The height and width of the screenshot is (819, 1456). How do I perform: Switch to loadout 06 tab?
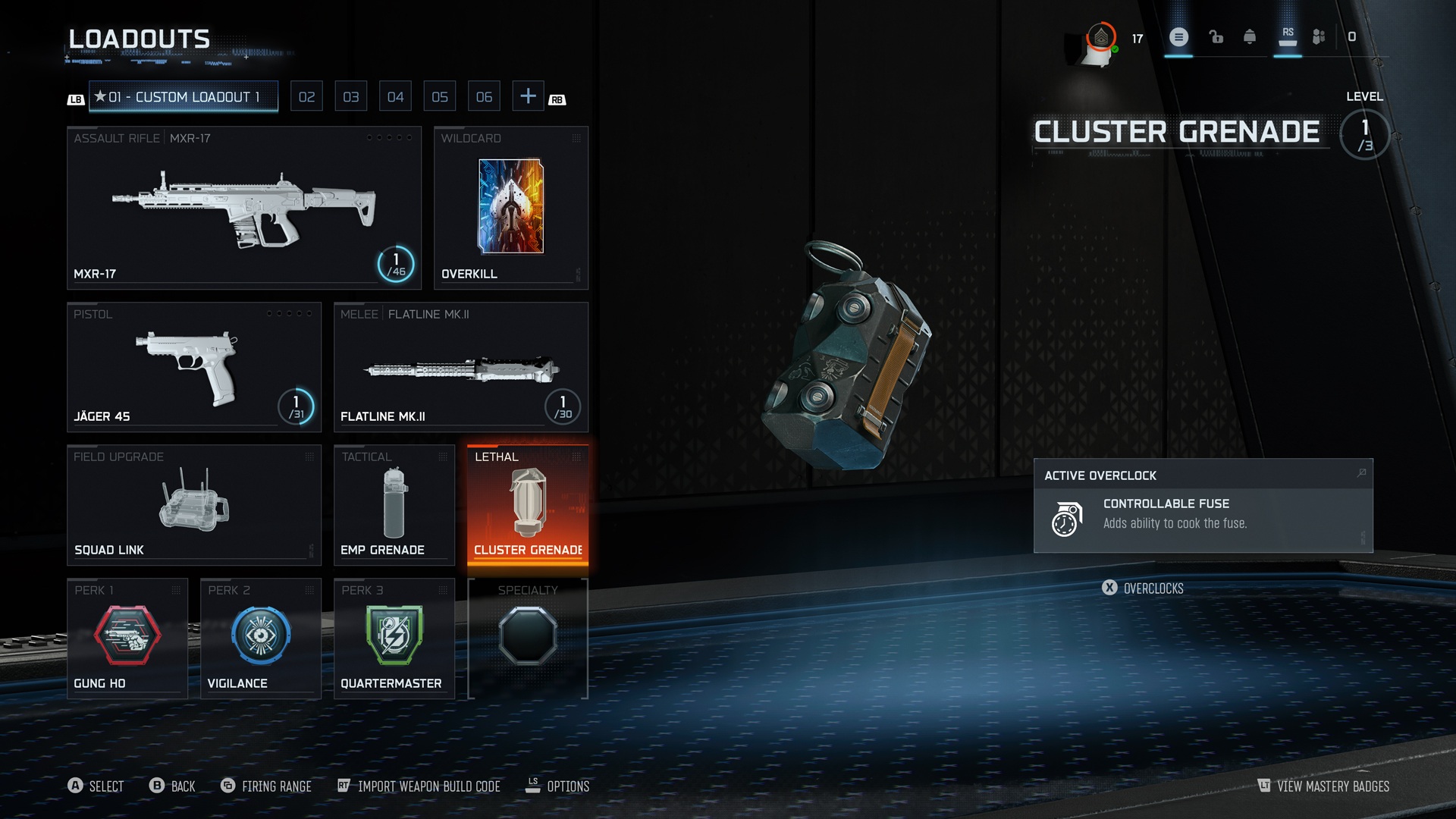click(x=484, y=97)
